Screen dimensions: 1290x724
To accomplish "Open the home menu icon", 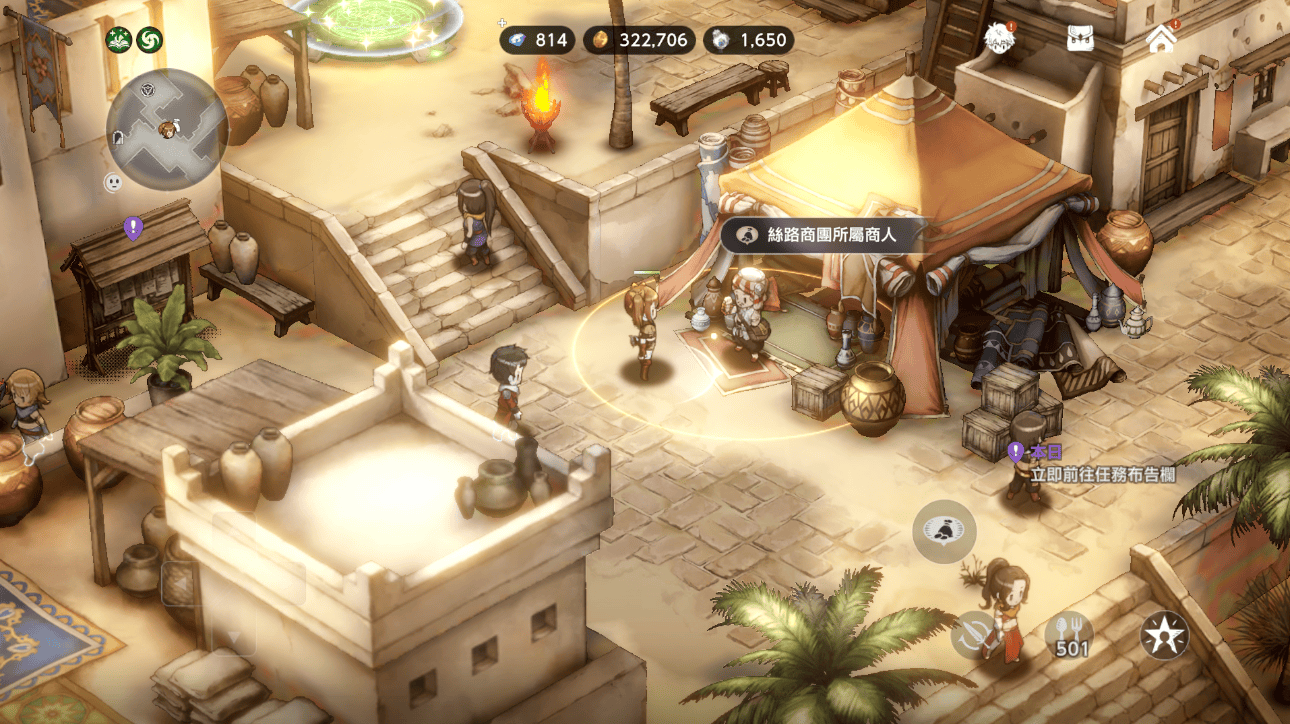I will click(x=1161, y=39).
